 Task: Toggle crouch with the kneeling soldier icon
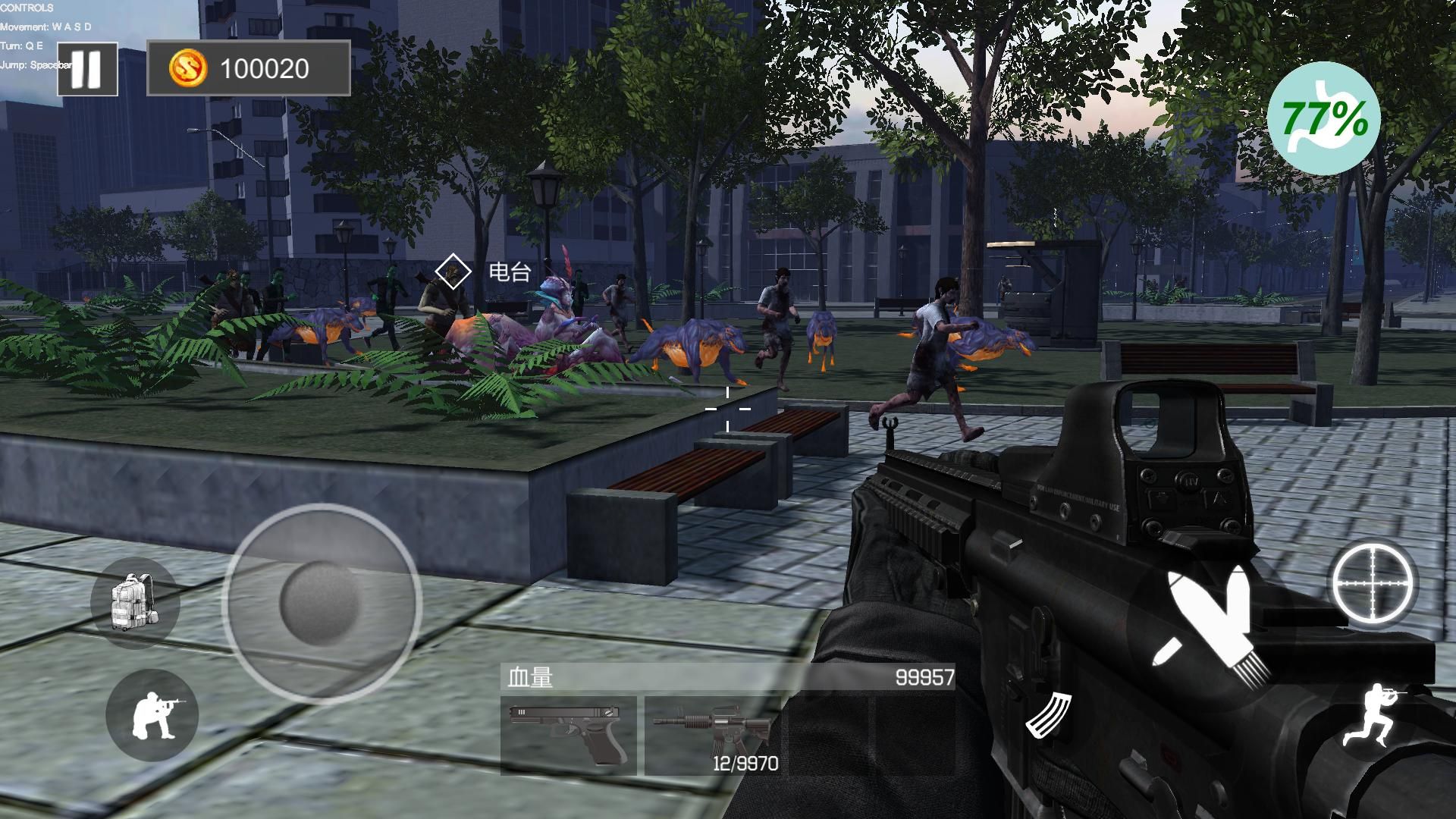click(x=152, y=715)
